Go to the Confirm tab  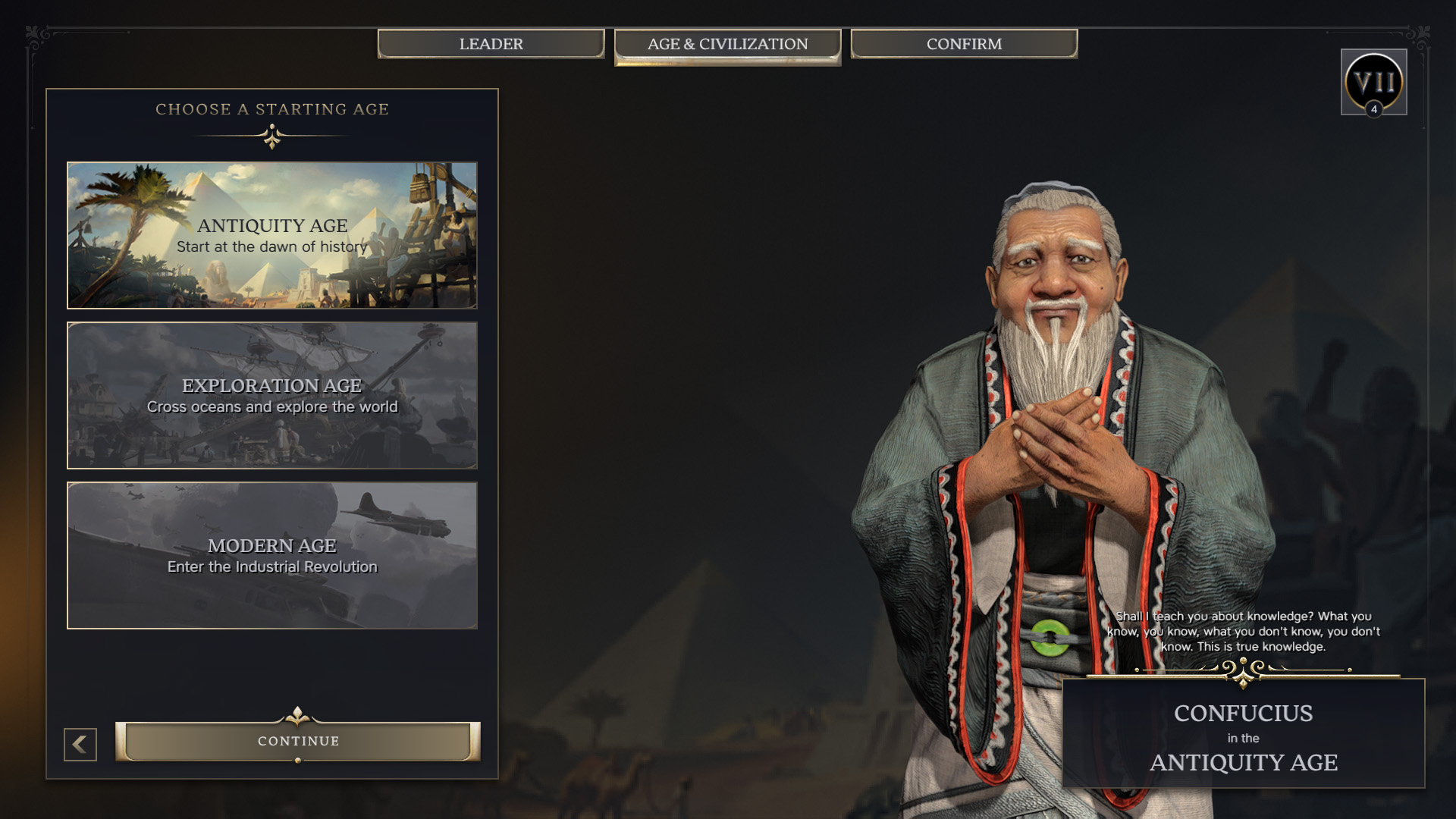(x=964, y=44)
